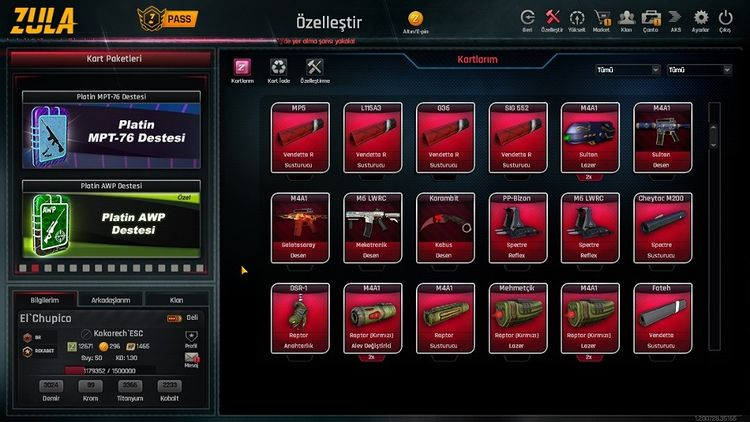The width and height of the screenshot is (750, 422).
Task: Open the Çanta bag menu
Action: tap(650, 18)
